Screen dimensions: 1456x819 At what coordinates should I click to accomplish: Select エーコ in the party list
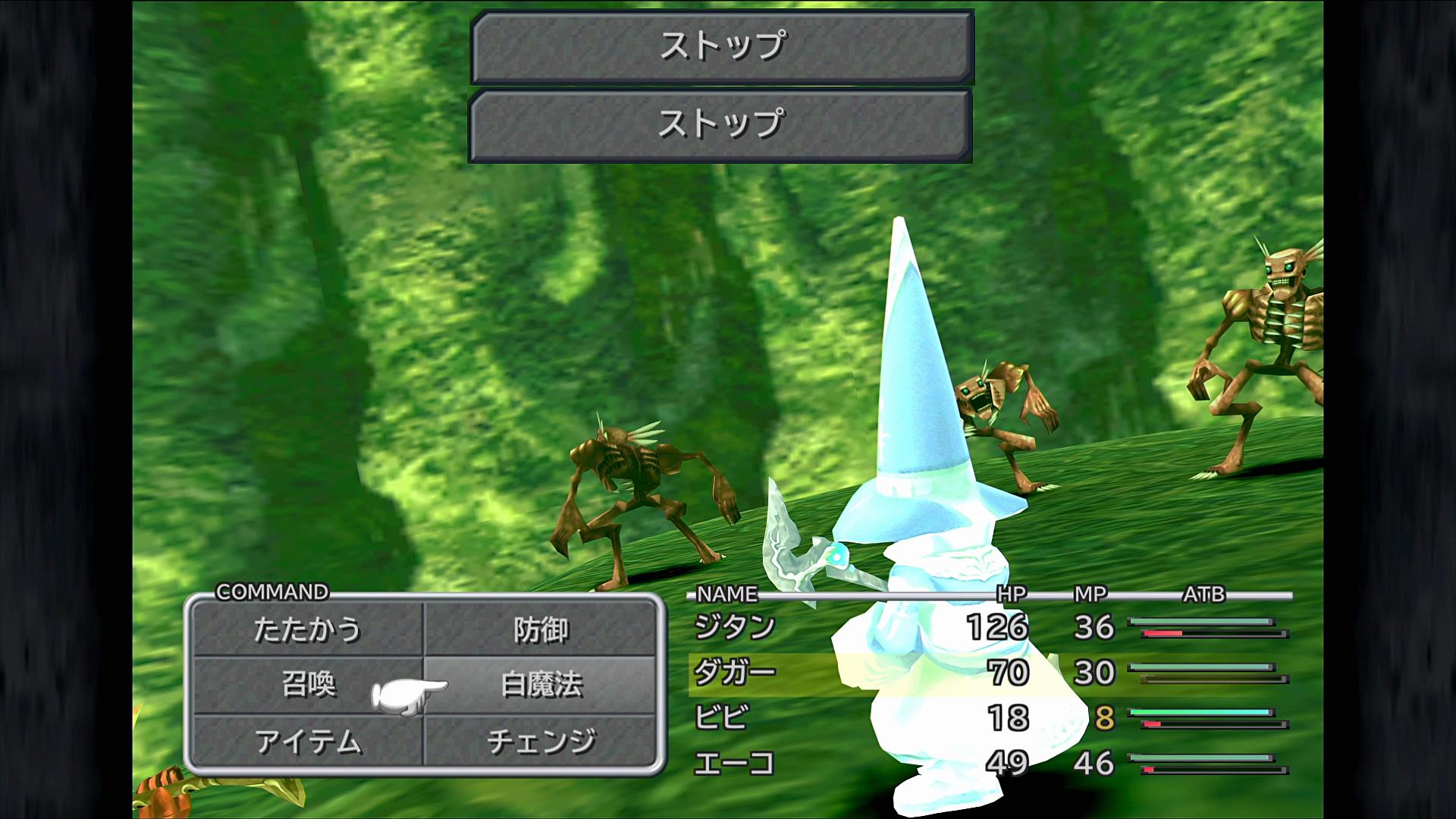[733, 763]
